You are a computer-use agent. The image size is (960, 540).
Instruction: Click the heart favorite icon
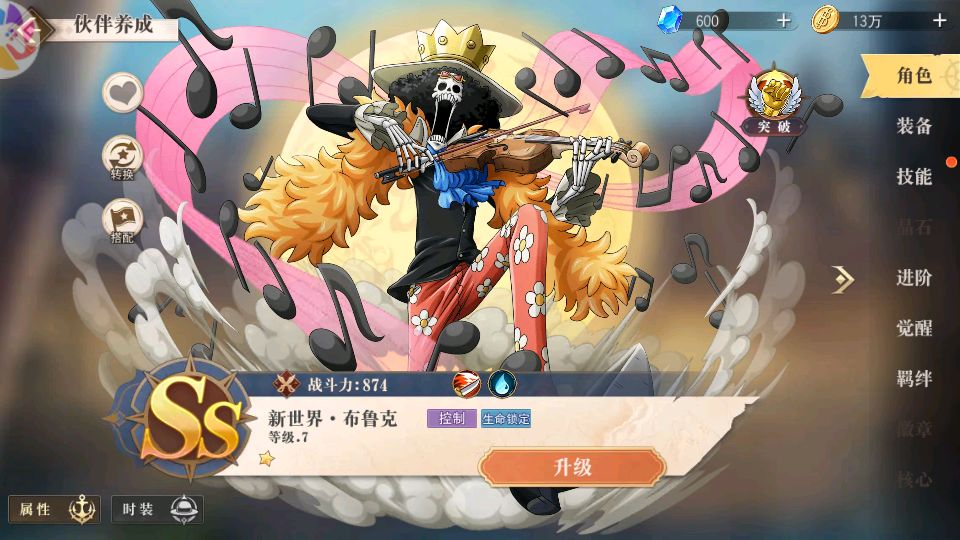(x=123, y=93)
